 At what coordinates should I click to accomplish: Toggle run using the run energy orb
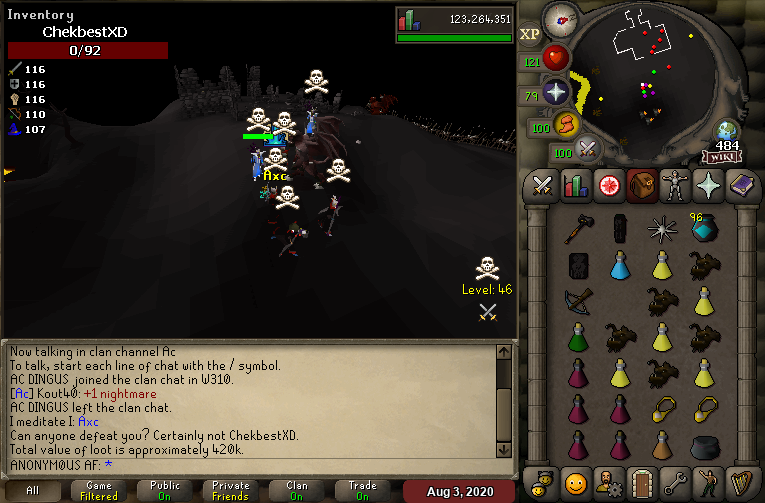click(x=567, y=124)
